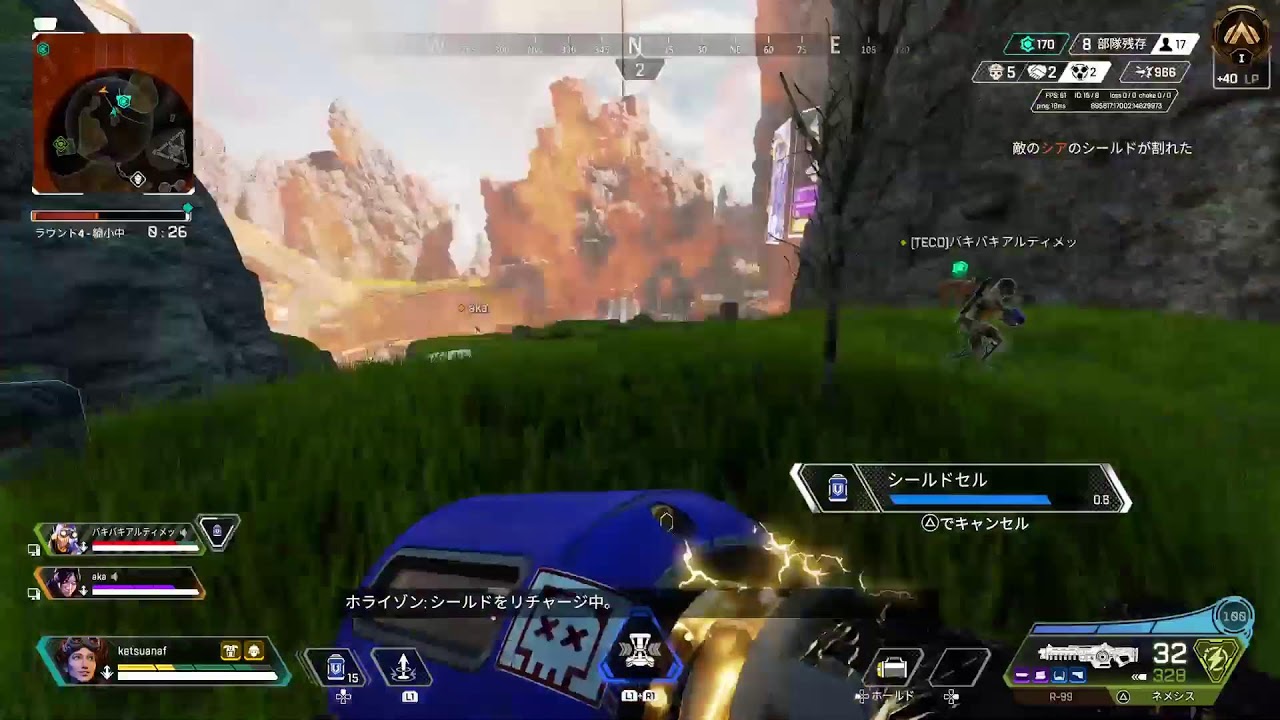Click the シールドセル use-progress icon
This screenshot has height=720, width=1280.
tap(838, 488)
